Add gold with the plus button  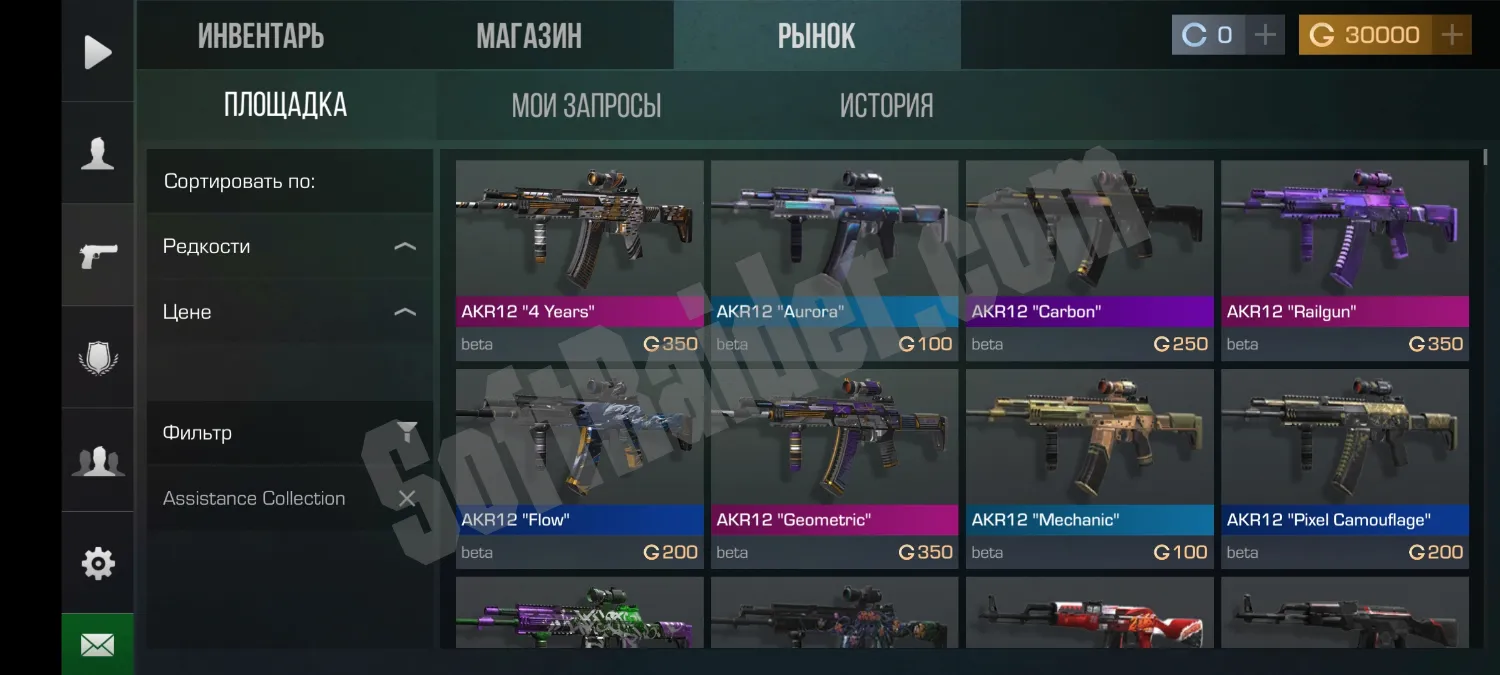[x=1452, y=35]
